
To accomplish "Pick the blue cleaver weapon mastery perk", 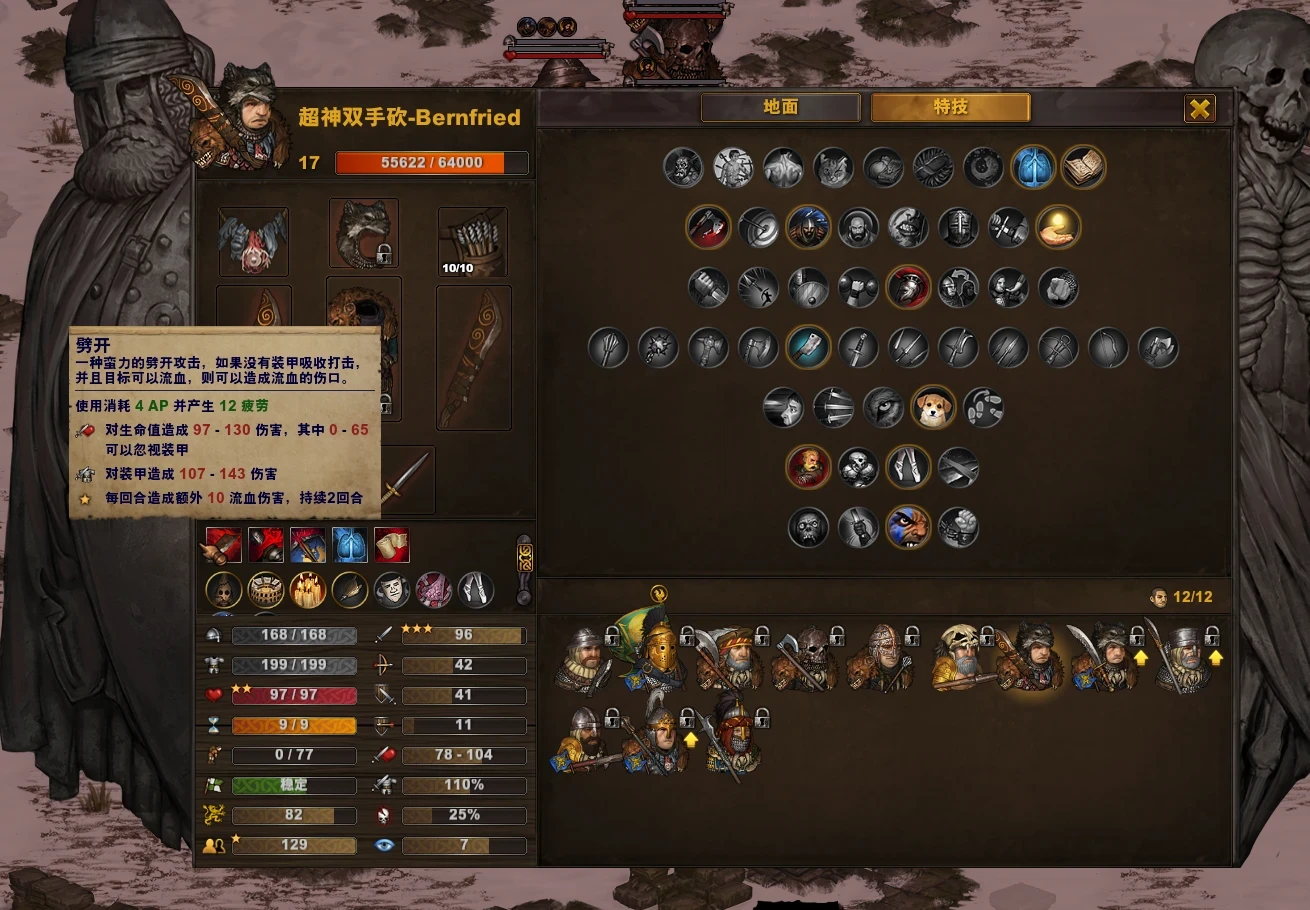I will [808, 348].
